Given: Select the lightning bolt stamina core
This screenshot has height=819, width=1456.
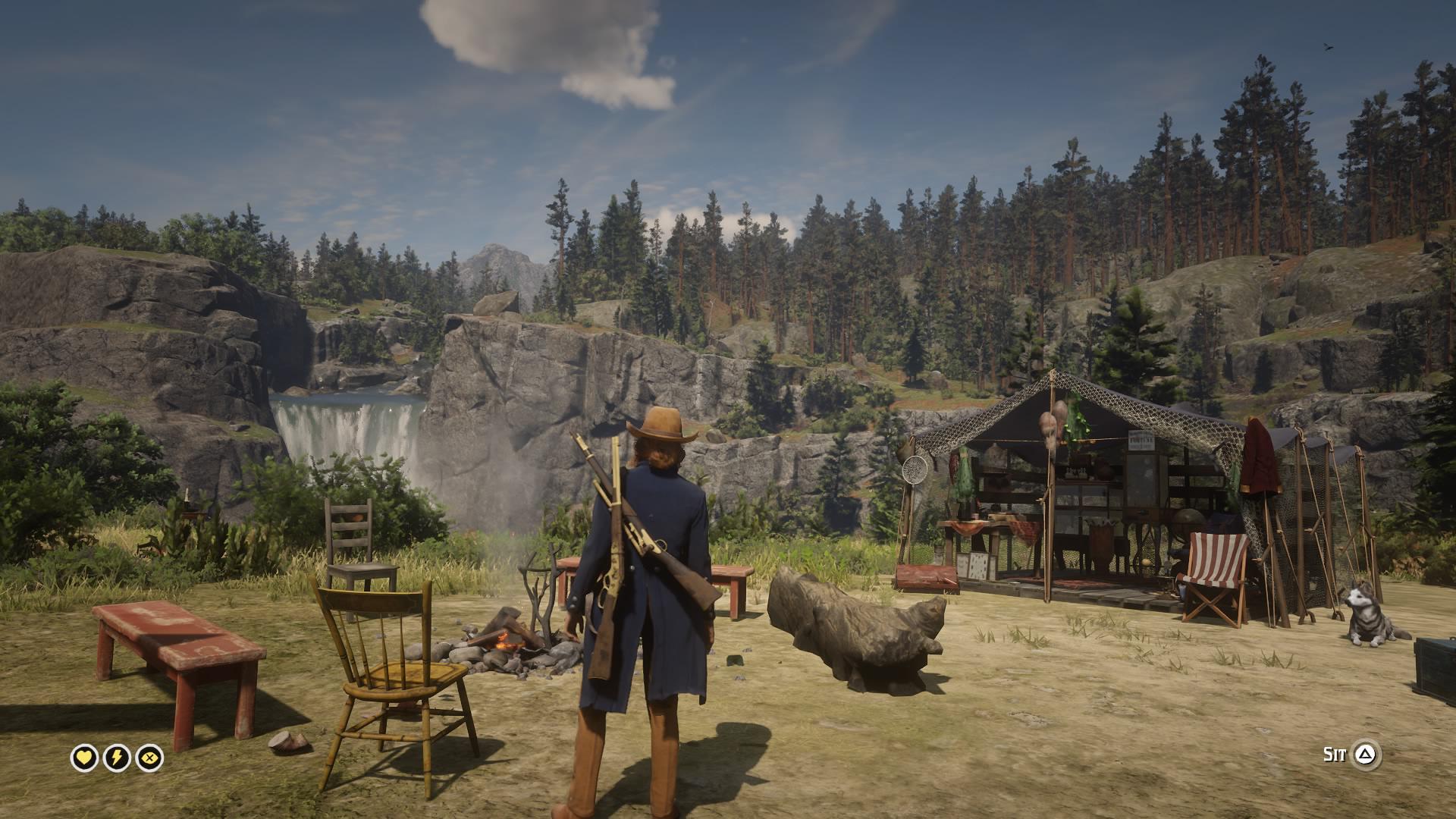Looking at the screenshot, I should [x=117, y=758].
